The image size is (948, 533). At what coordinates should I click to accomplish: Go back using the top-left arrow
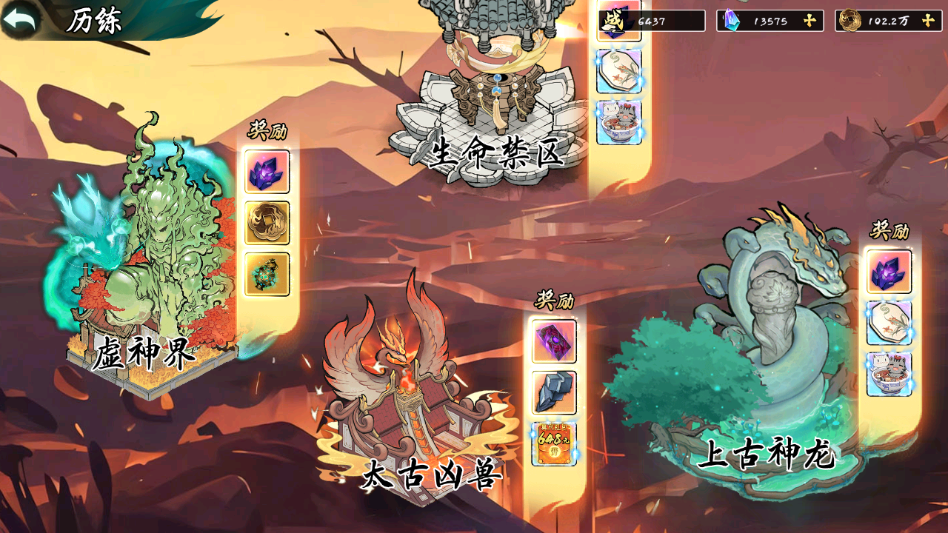[22, 19]
